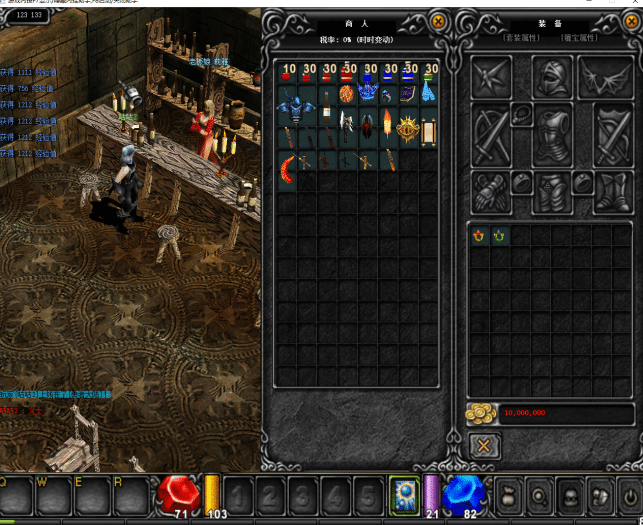Close the merchant shop panel
Screen dimensions: 643x525
pyautogui.click(x=438, y=20)
